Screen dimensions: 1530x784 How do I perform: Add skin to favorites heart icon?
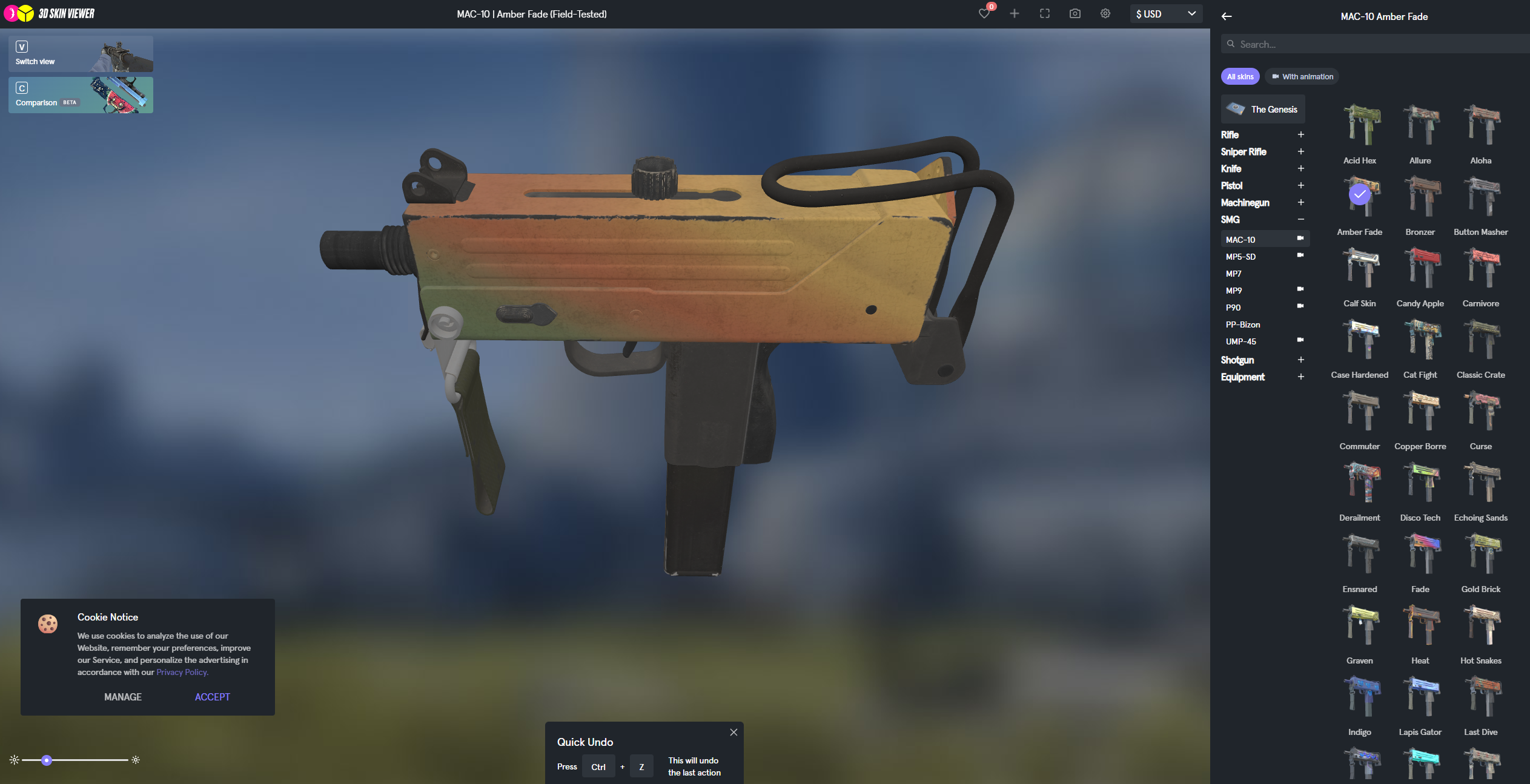point(984,14)
